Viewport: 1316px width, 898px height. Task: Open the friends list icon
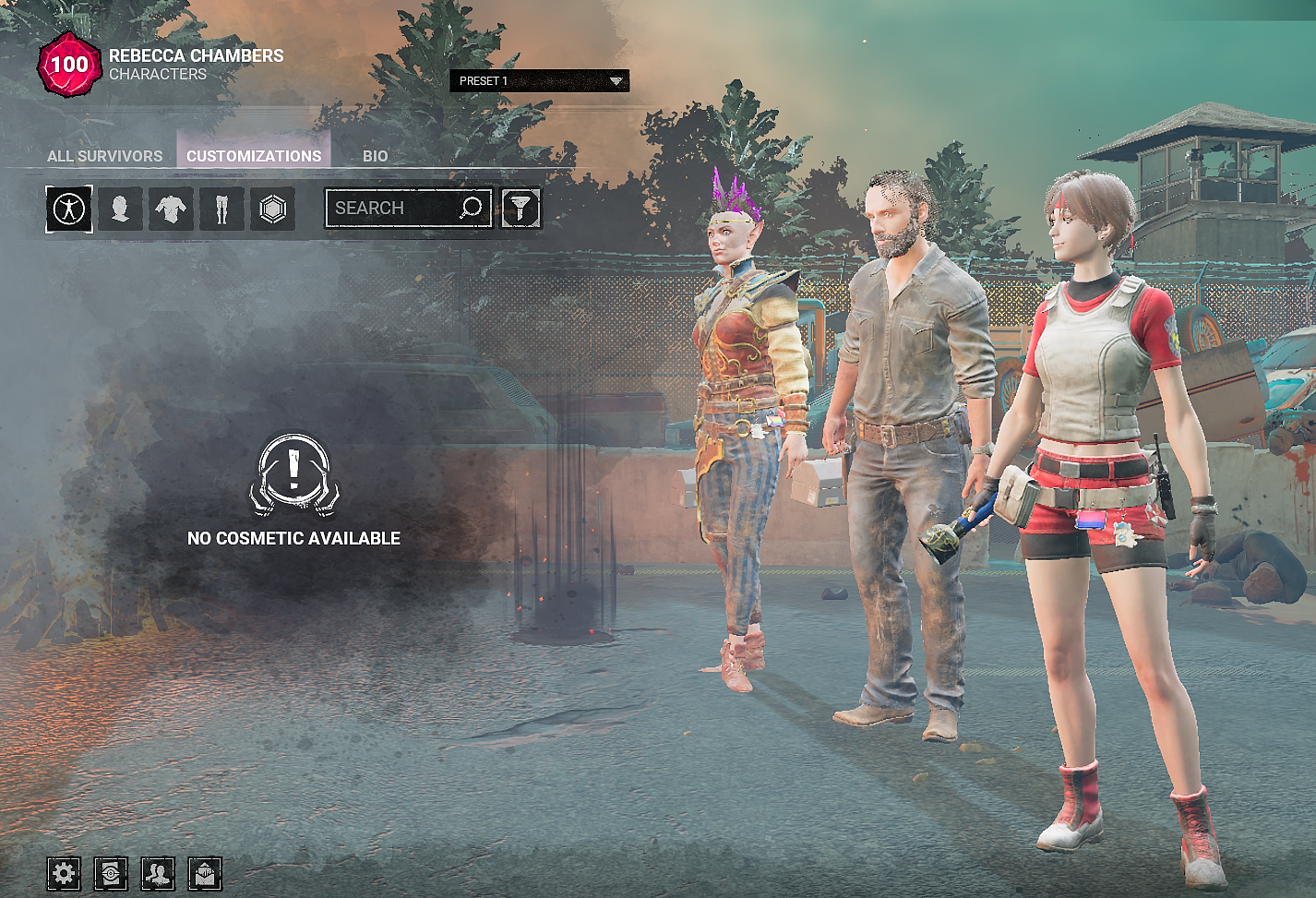pyautogui.click(x=158, y=874)
